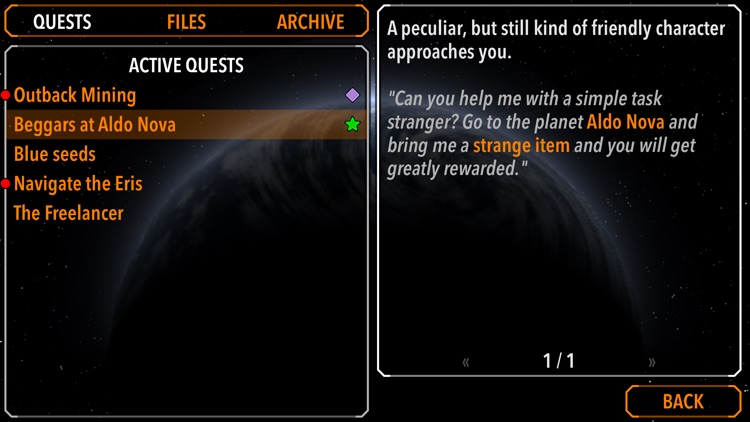View The Freelancer quest details
This screenshot has height=422, width=750.
point(68,213)
